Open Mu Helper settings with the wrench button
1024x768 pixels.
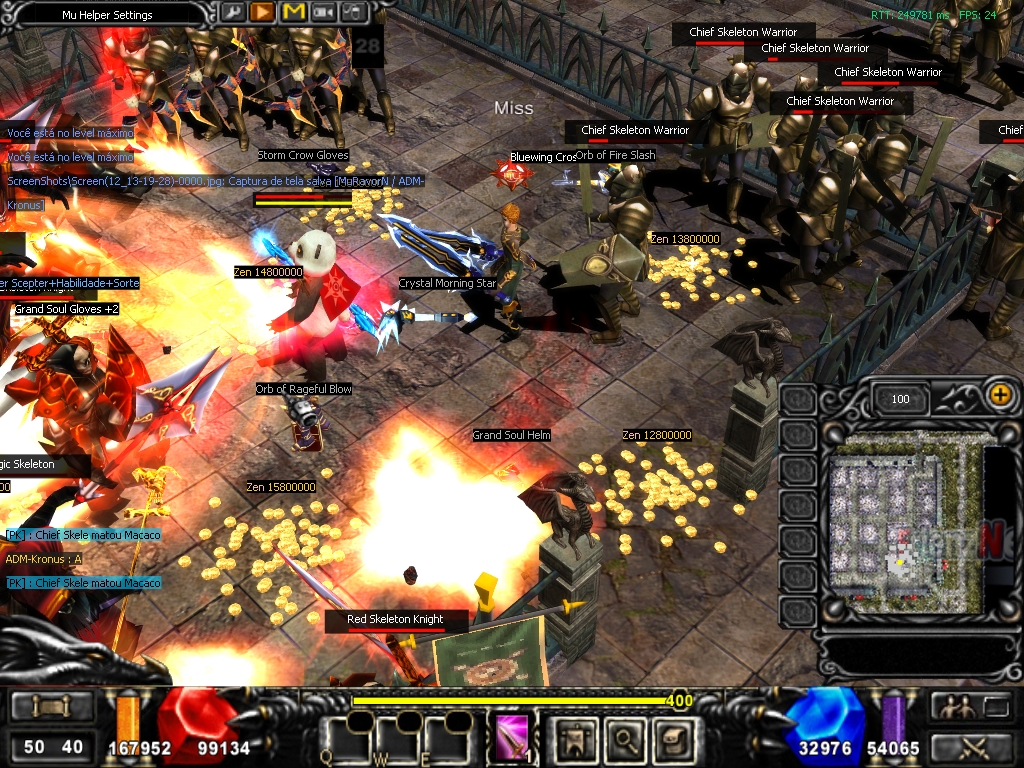coord(232,12)
